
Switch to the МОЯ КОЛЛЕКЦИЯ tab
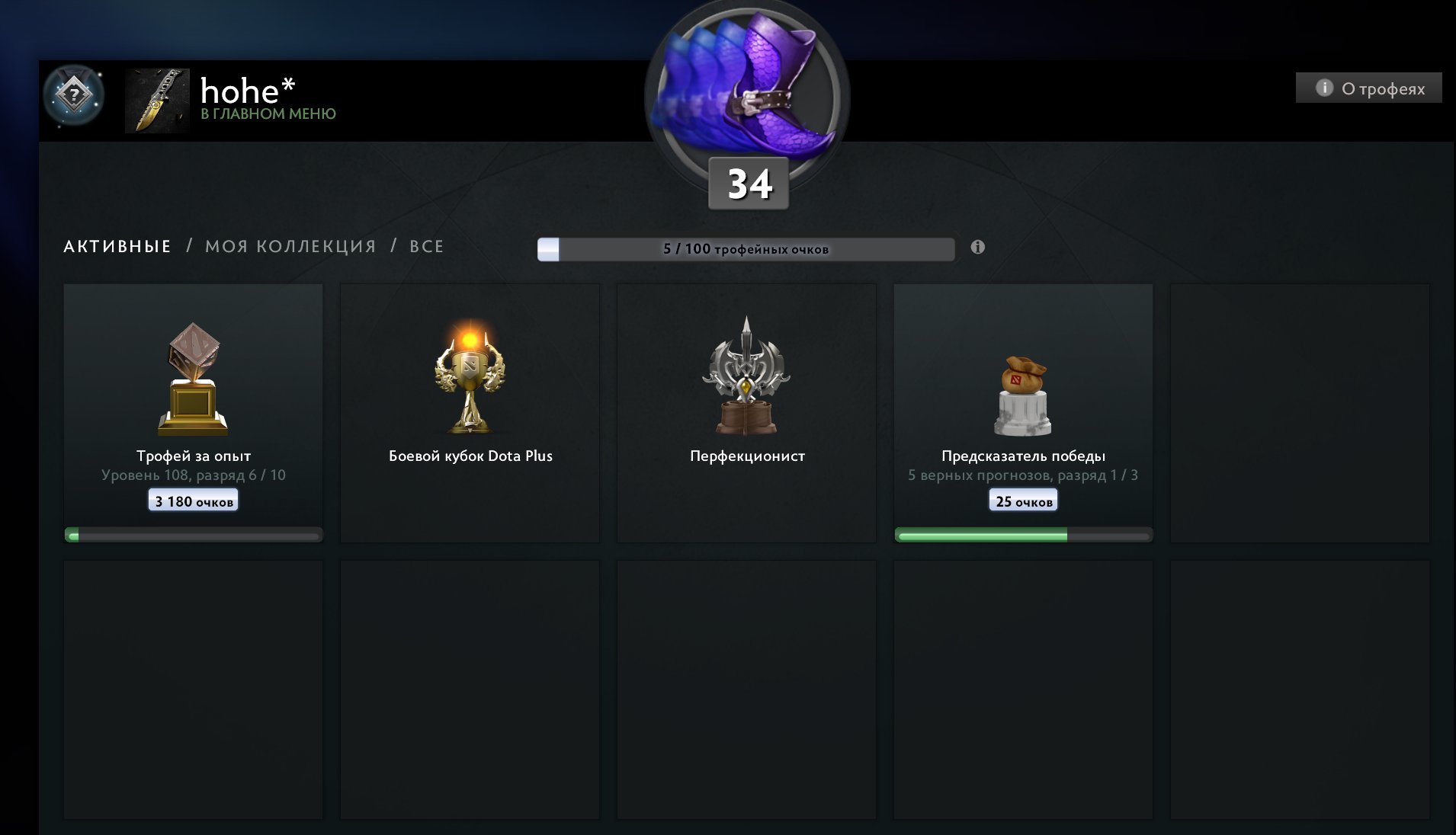point(288,246)
